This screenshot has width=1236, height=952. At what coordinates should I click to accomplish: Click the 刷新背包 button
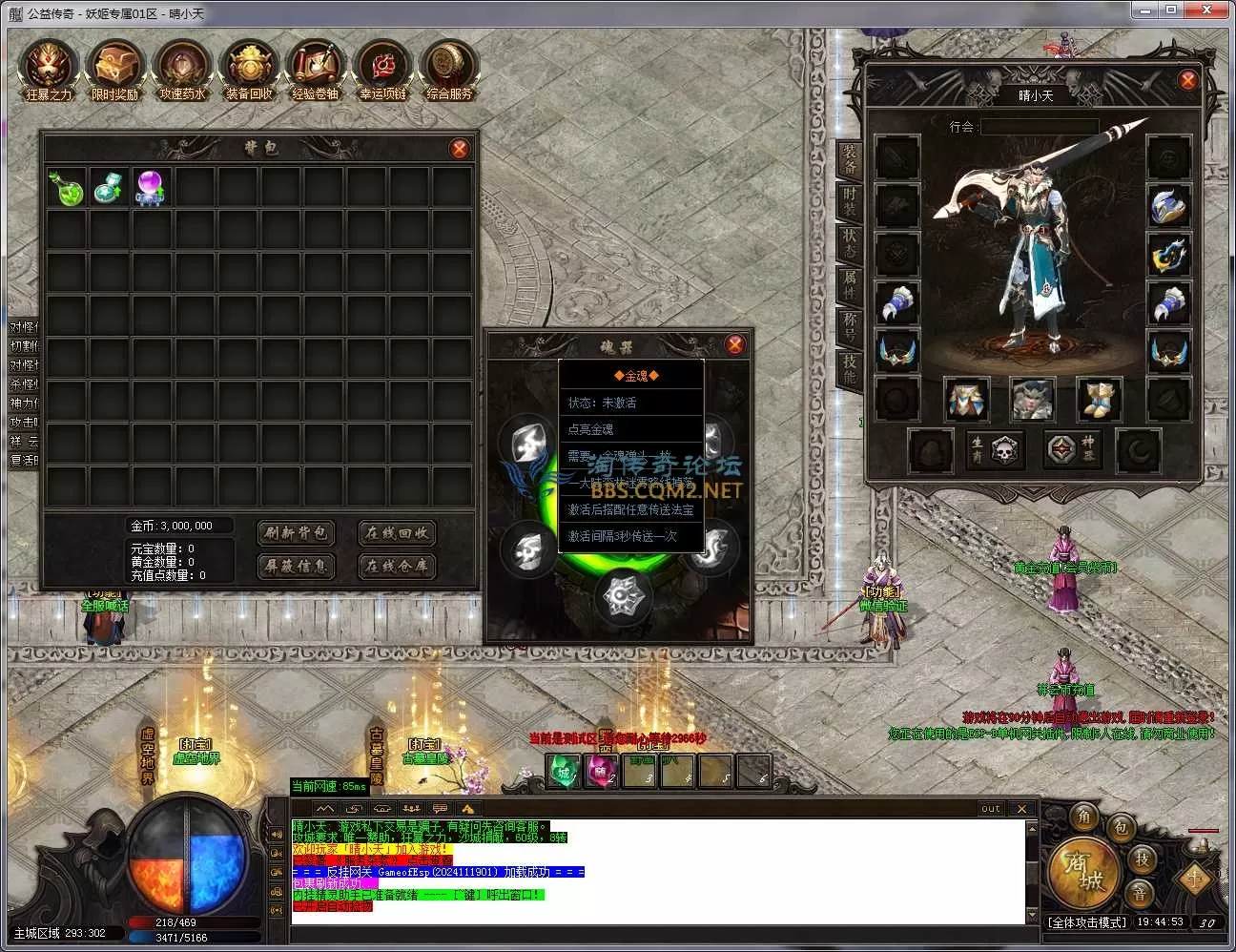296,532
